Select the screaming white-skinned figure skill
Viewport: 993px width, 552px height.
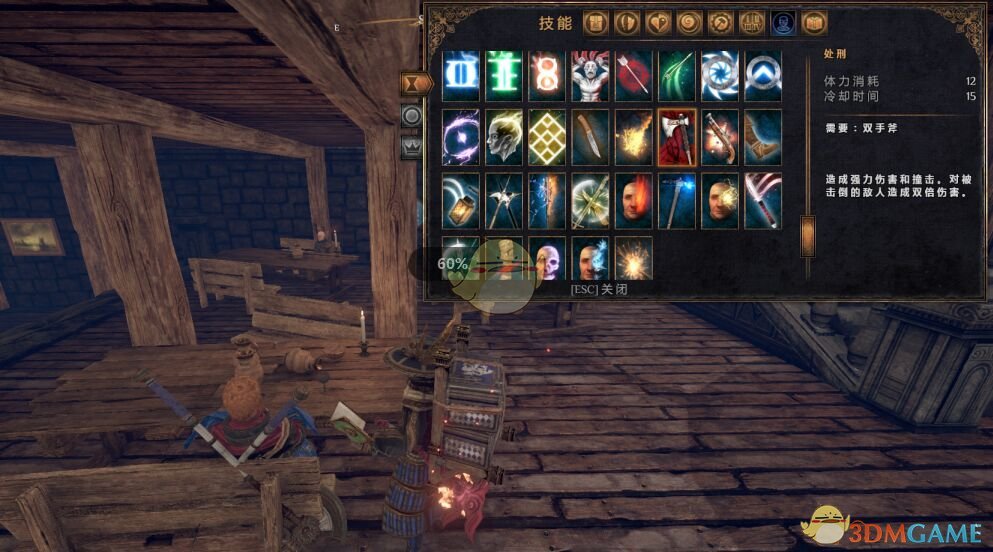tap(590, 76)
